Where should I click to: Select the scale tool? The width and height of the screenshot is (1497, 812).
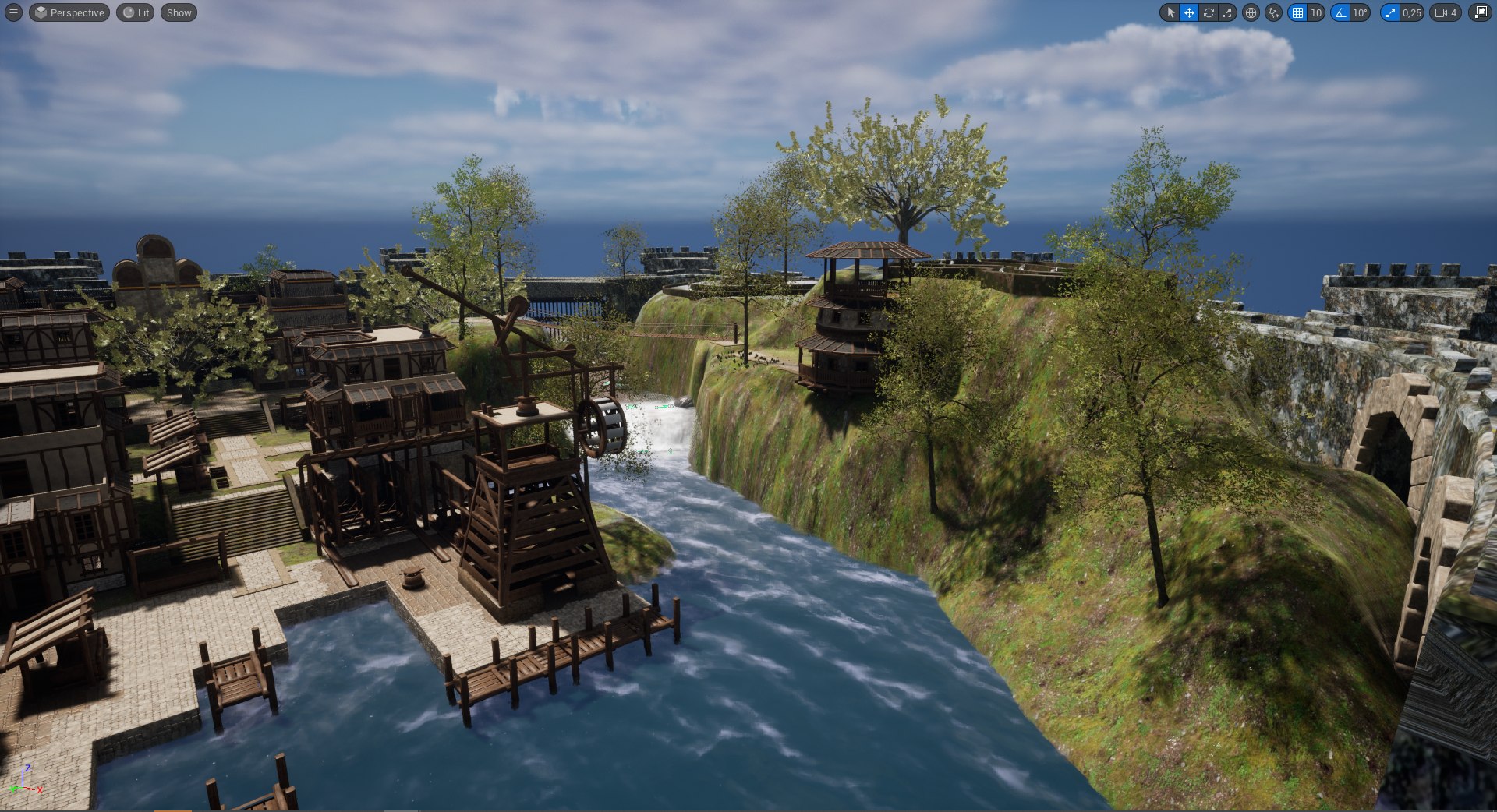pos(1227,12)
